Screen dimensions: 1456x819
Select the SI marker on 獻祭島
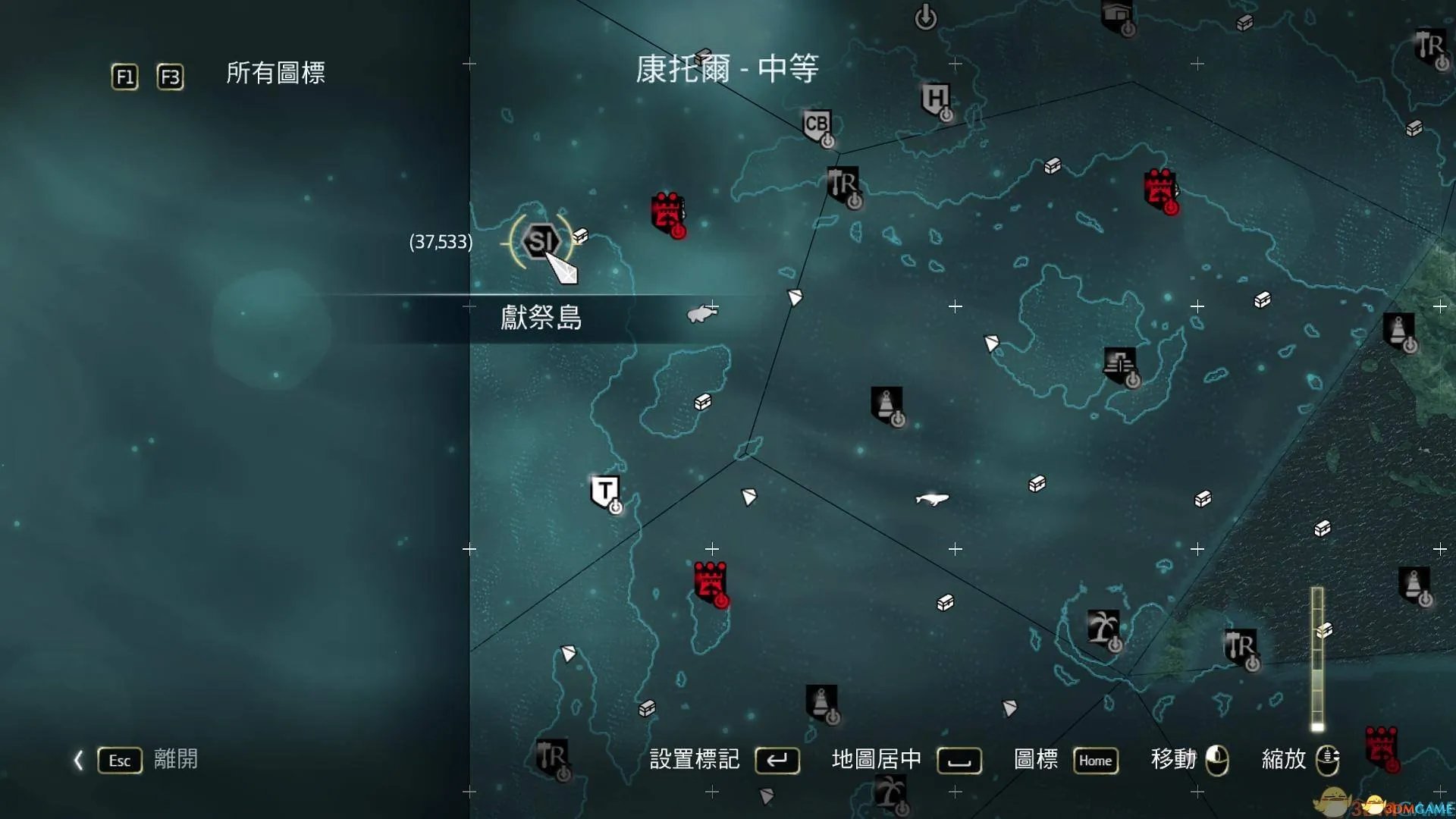541,241
